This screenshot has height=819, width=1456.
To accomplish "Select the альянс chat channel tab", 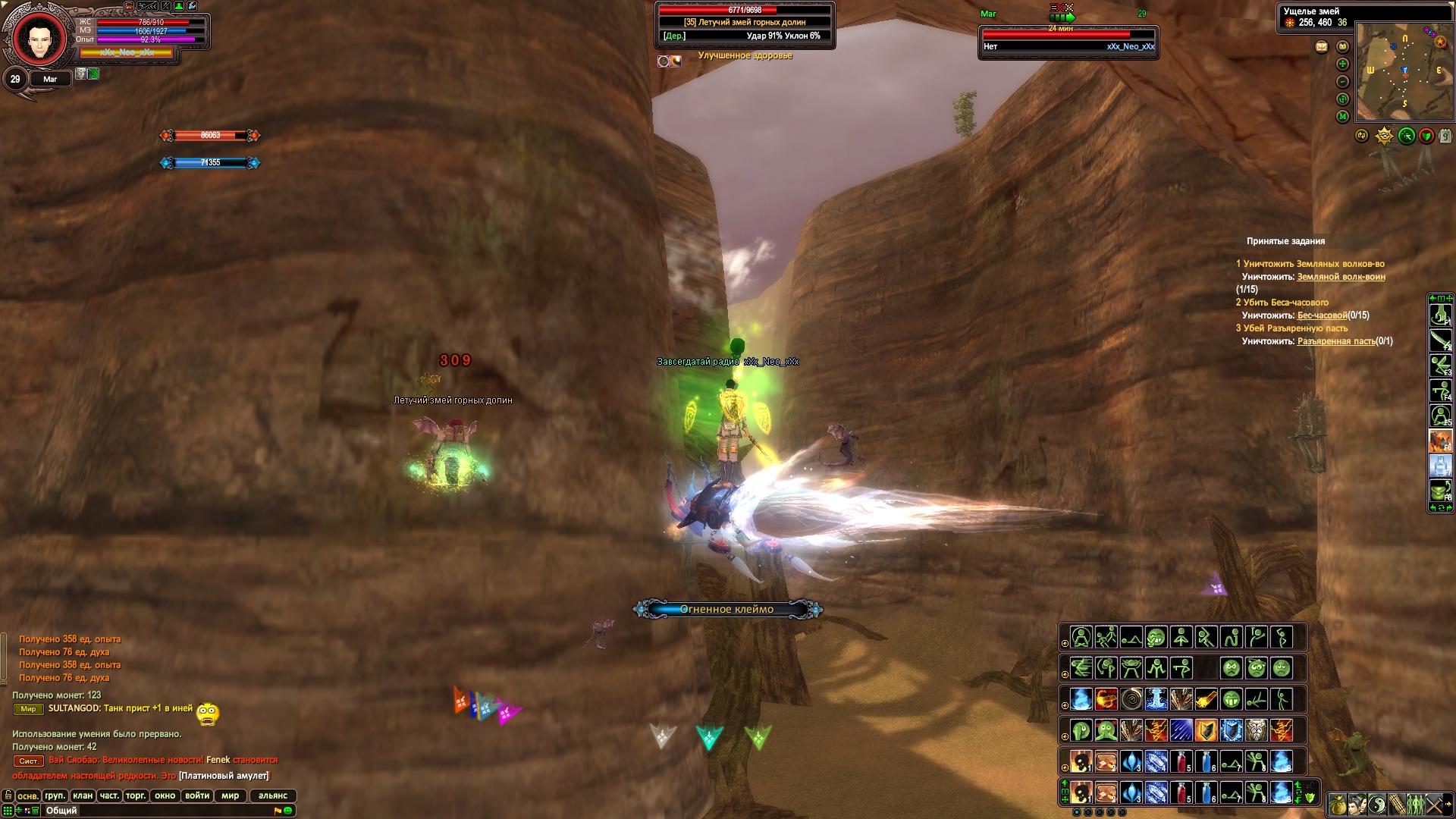I will tap(273, 795).
